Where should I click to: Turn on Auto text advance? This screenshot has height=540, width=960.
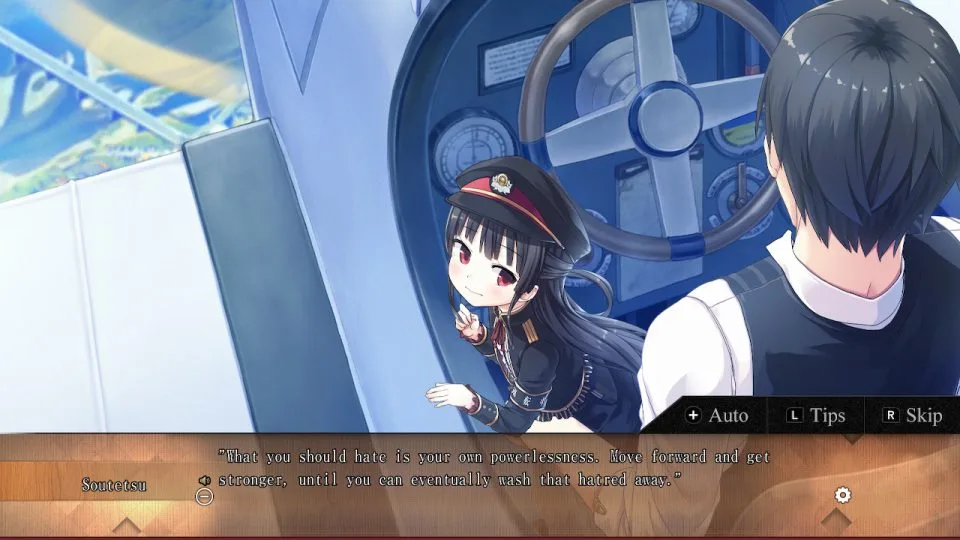click(717, 415)
